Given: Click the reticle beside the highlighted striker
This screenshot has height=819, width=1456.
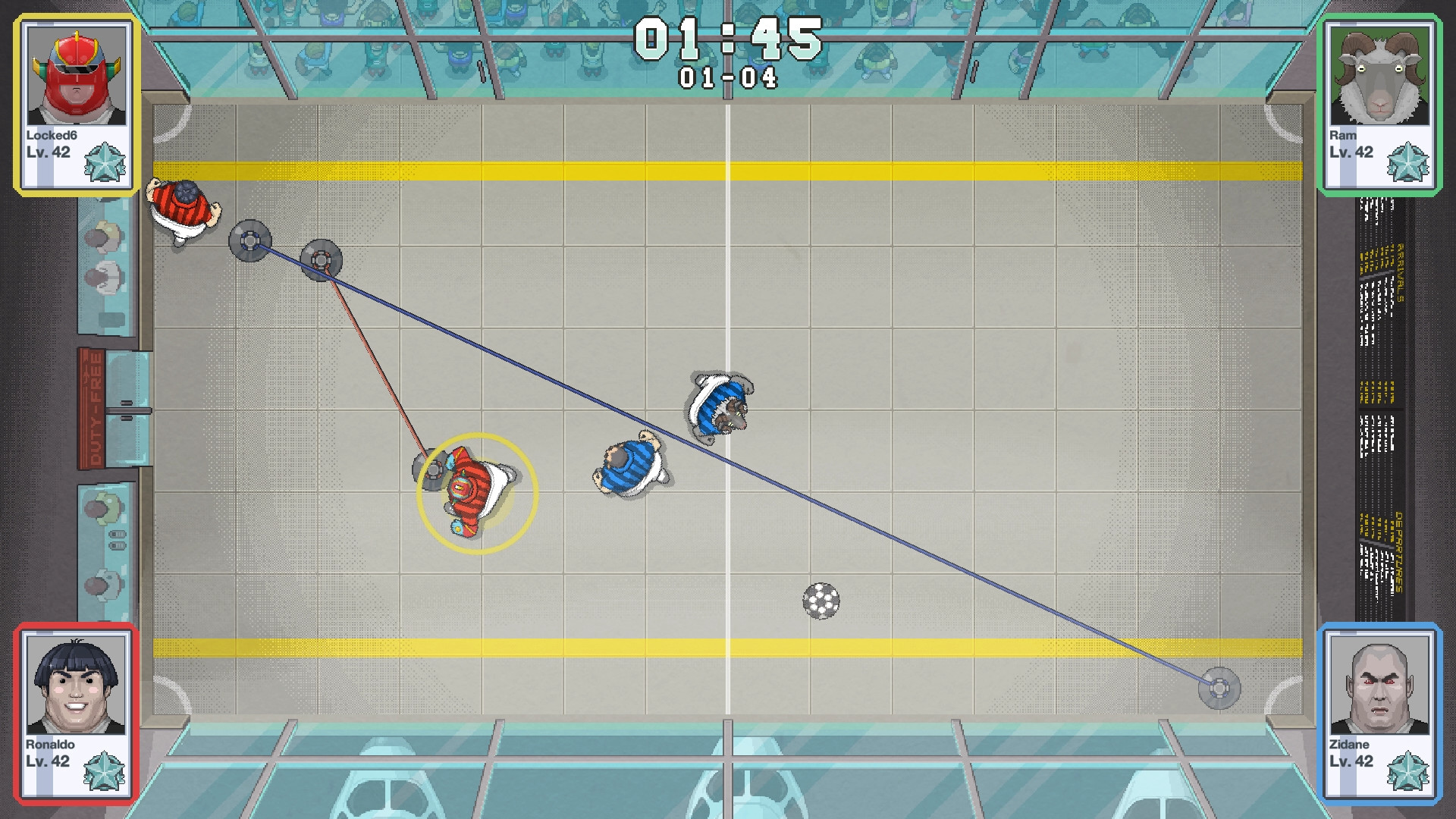Looking at the screenshot, I should click(x=432, y=471).
